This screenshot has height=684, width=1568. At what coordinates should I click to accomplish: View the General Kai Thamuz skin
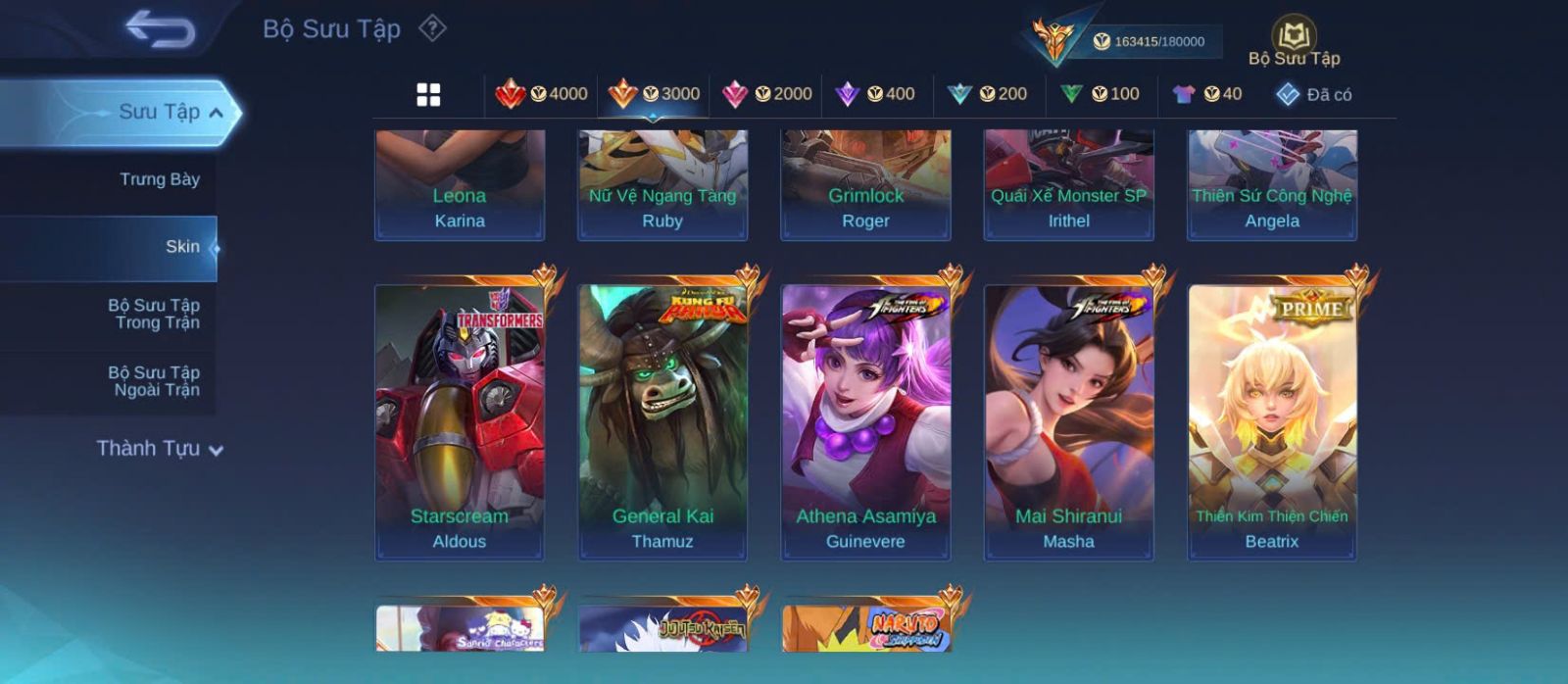click(662, 421)
